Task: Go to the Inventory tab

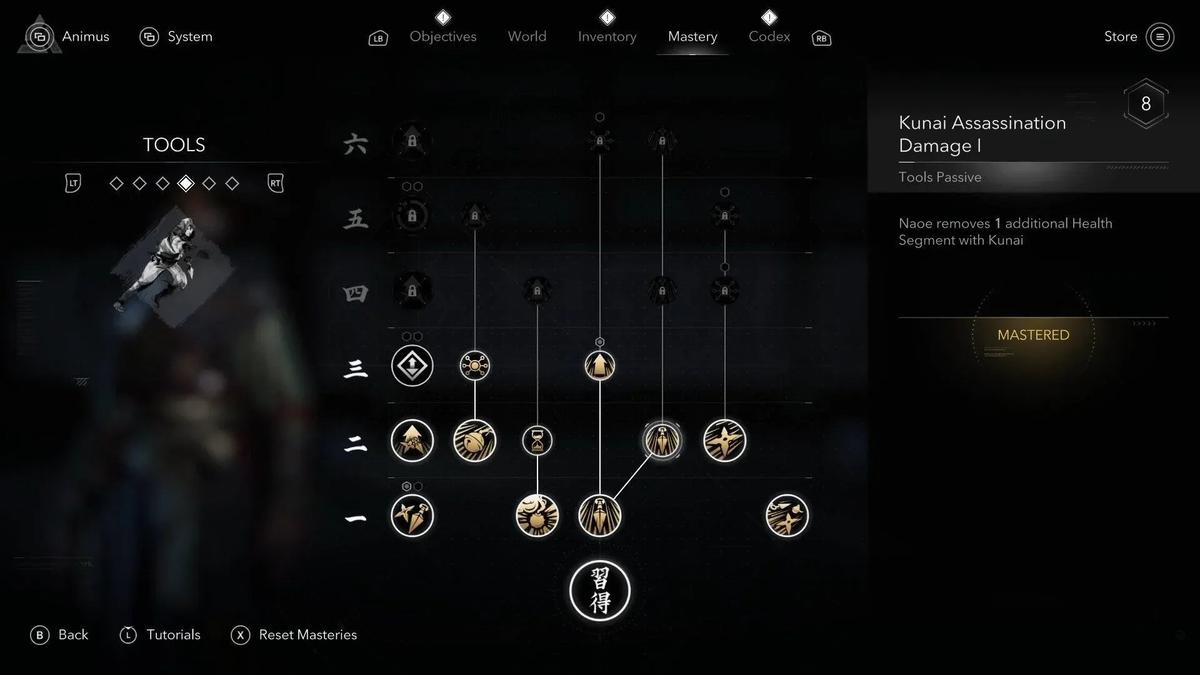Action: 607,37
